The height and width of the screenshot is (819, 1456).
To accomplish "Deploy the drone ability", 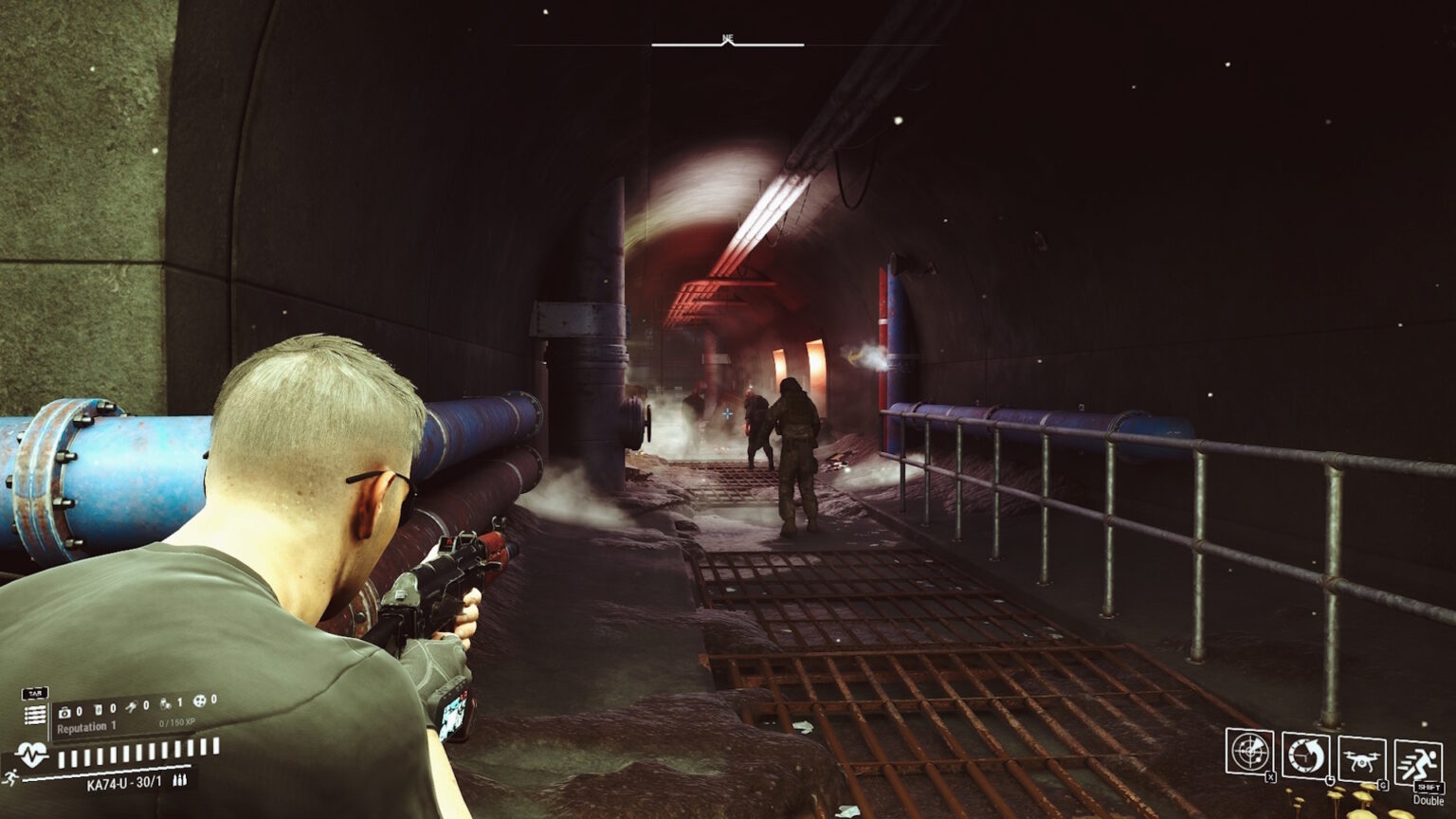I will click(x=1361, y=759).
